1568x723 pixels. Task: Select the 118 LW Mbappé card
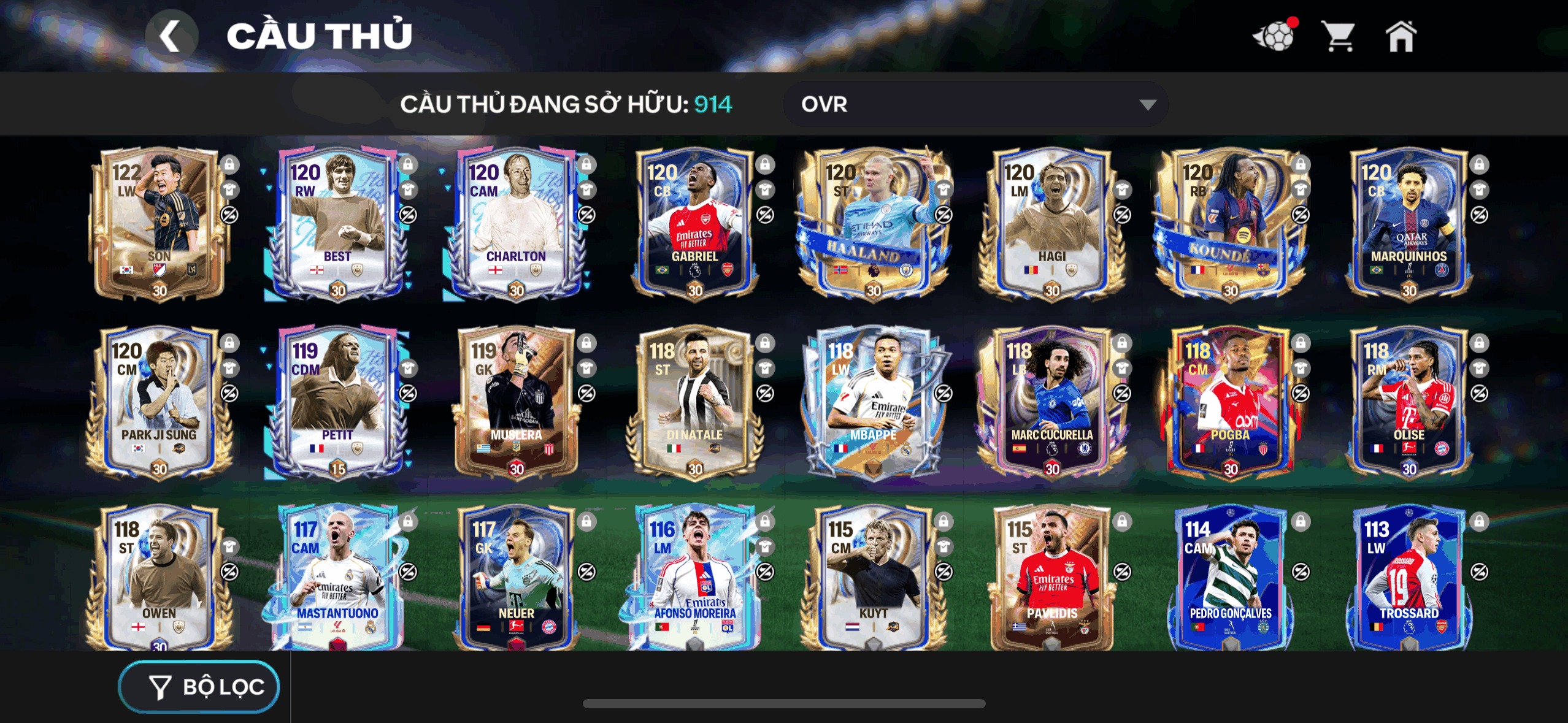point(873,402)
